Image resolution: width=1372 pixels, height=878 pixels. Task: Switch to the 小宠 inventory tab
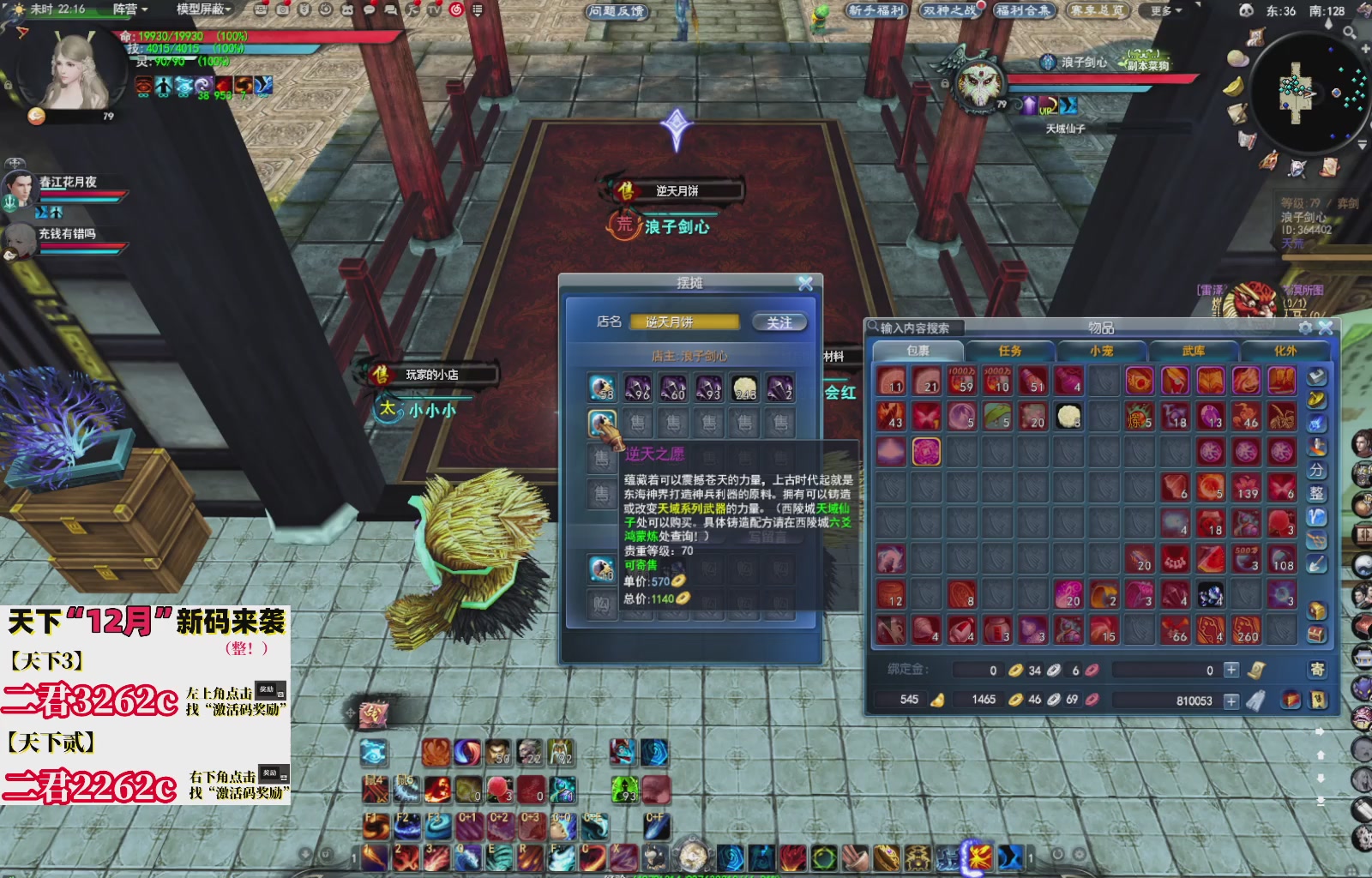(1102, 351)
